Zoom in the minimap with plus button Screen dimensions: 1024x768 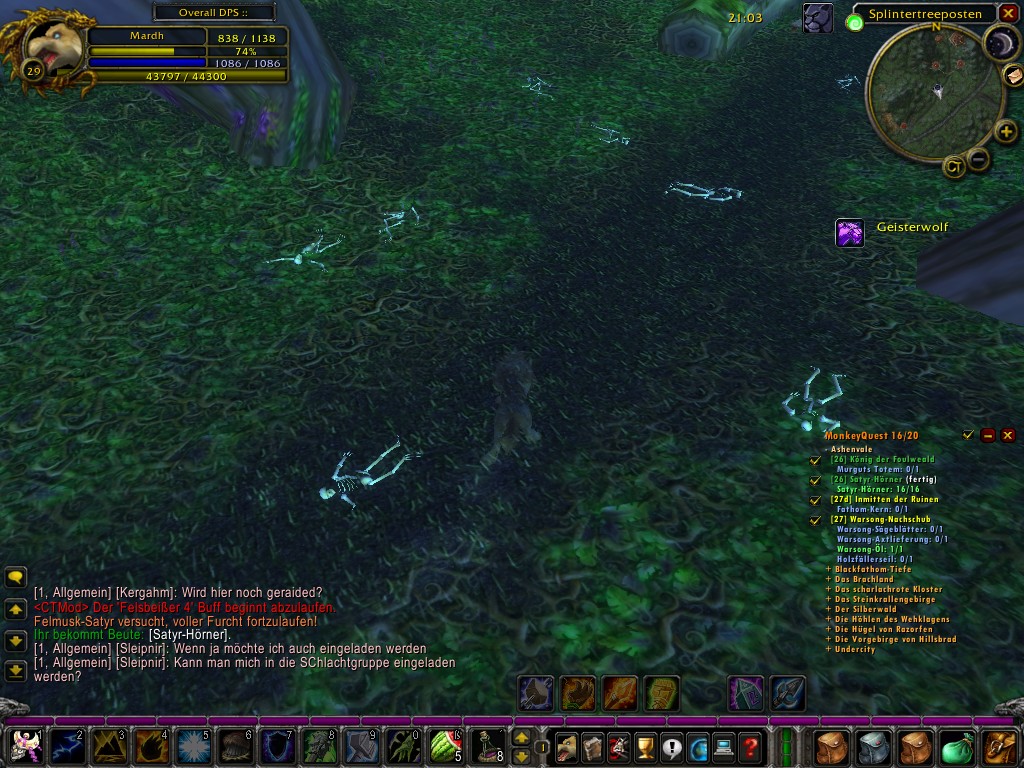pos(1006,132)
